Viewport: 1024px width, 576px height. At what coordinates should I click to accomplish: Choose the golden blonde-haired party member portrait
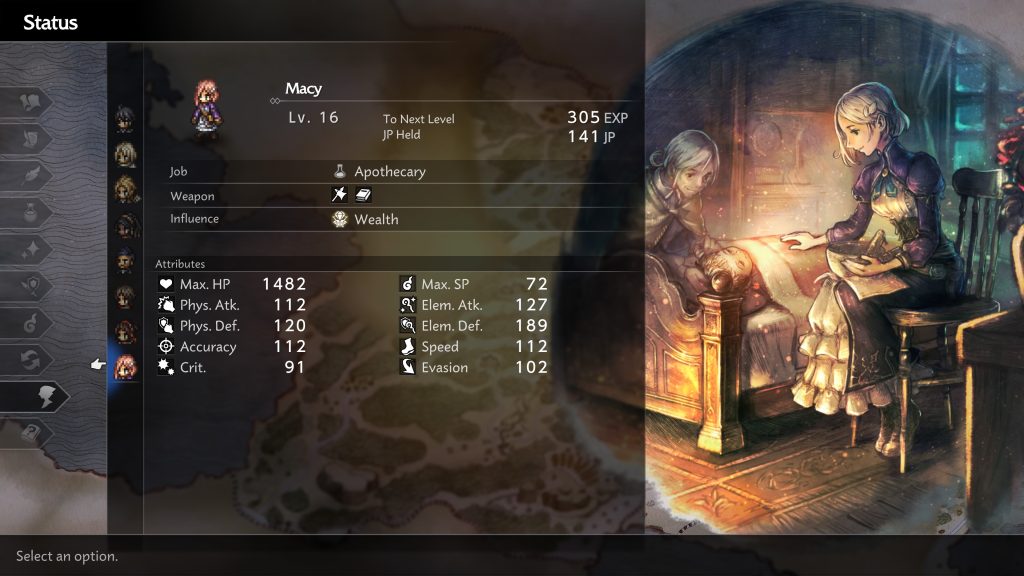pyautogui.click(x=125, y=189)
